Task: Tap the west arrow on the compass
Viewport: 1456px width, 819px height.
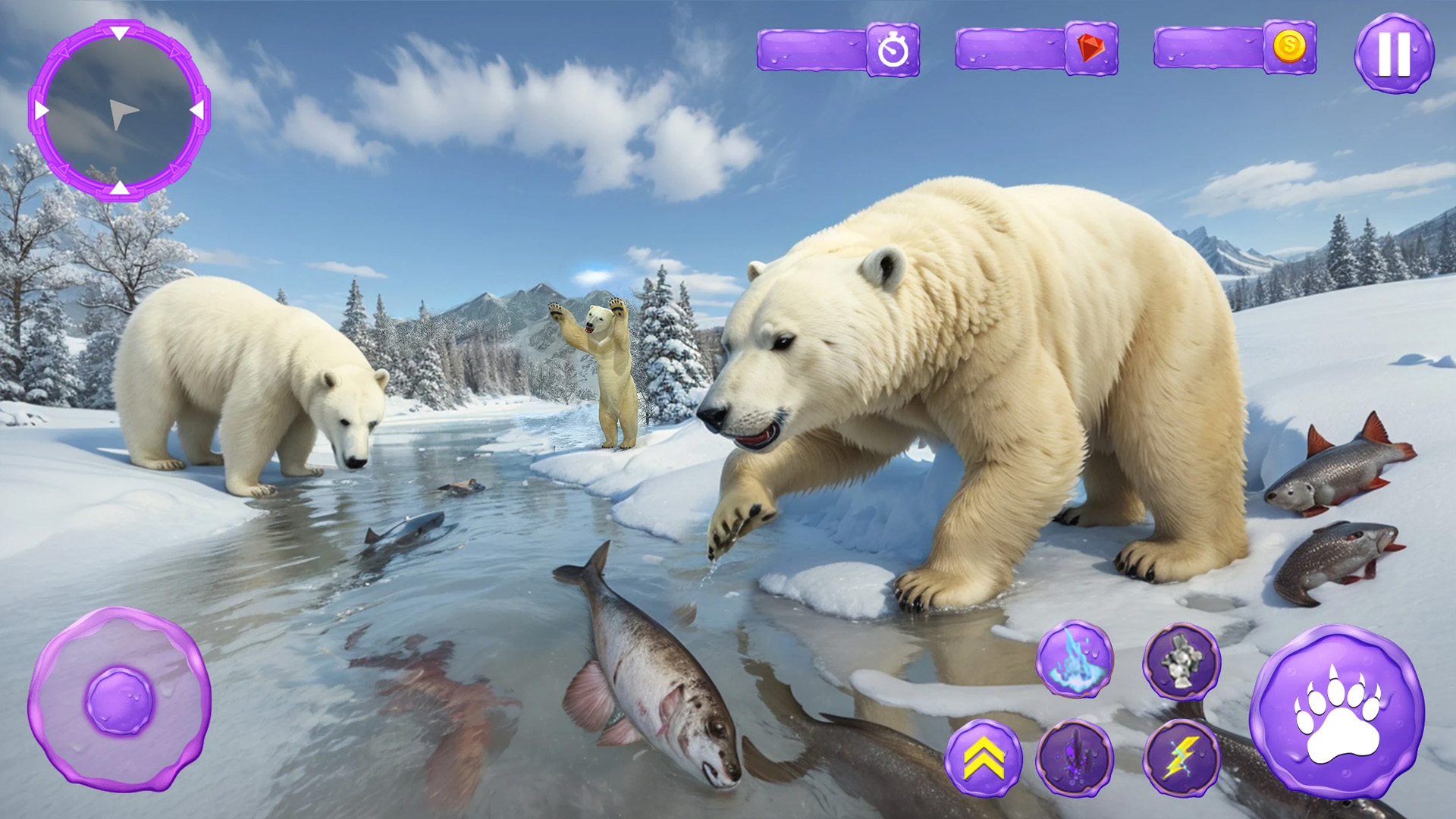Action: coord(40,108)
